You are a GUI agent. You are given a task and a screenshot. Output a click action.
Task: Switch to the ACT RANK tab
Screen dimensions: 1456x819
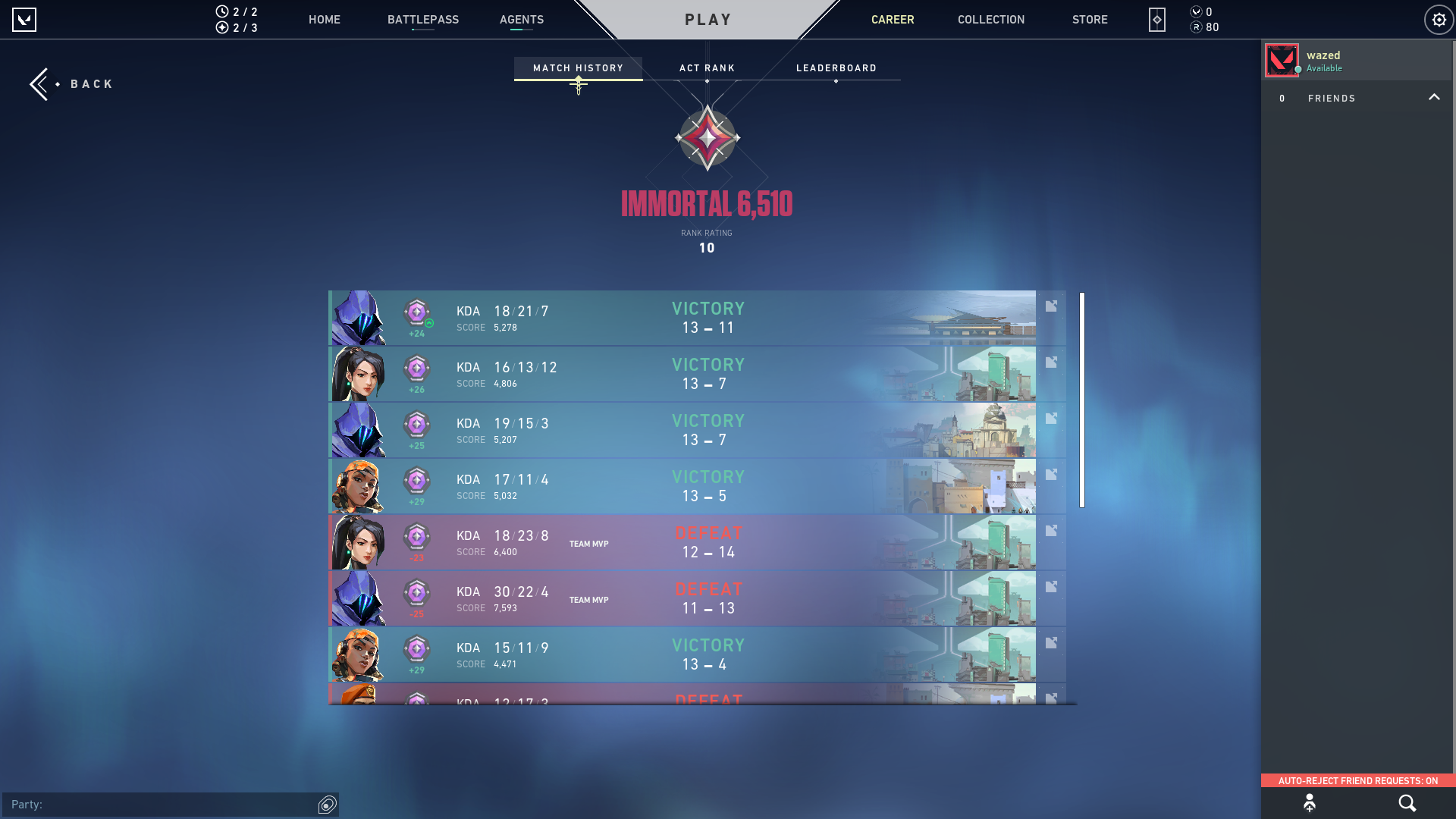[707, 67]
